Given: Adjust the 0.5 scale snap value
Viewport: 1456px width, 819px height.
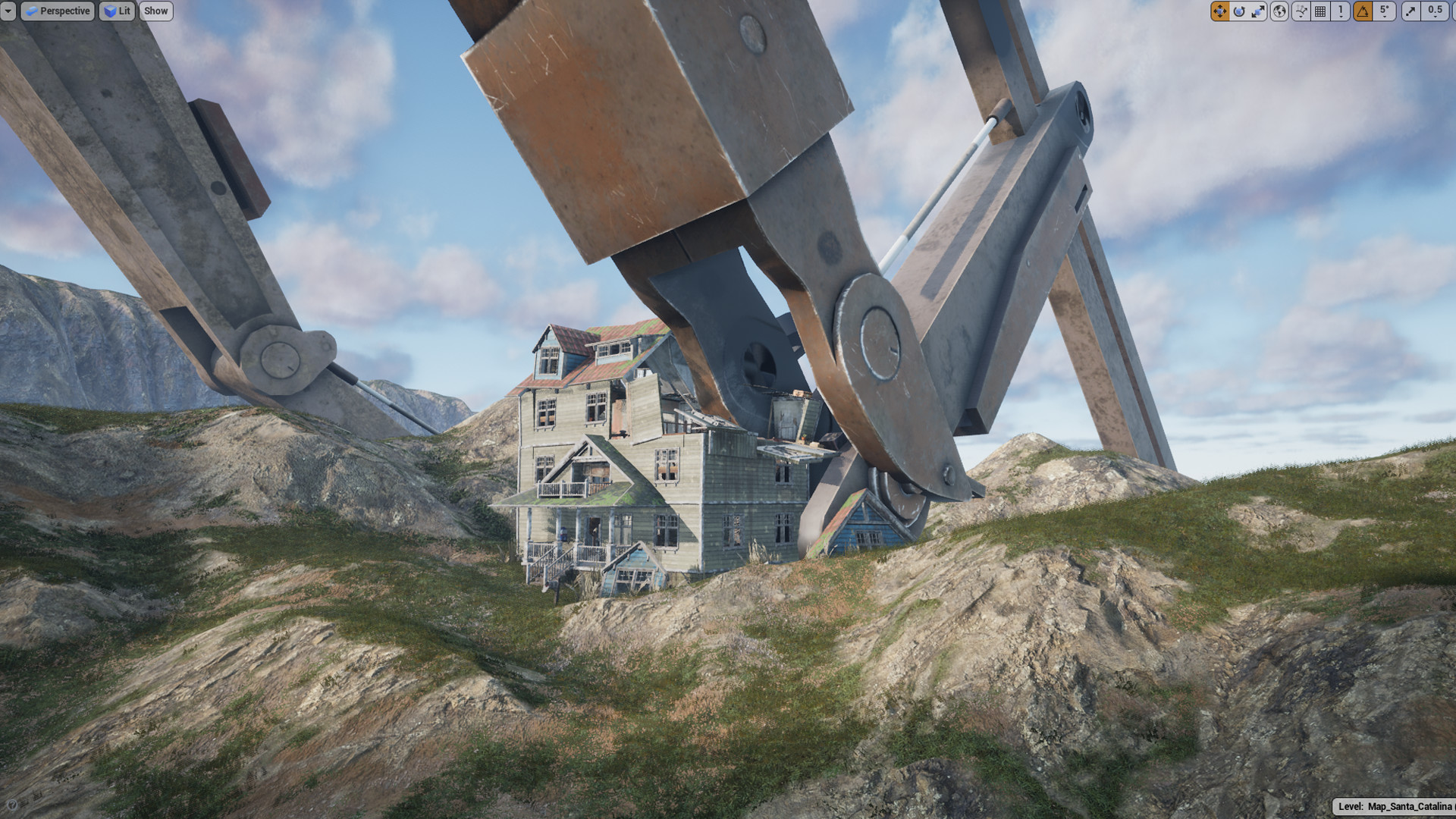Looking at the screenshot, I should 1433,11.
